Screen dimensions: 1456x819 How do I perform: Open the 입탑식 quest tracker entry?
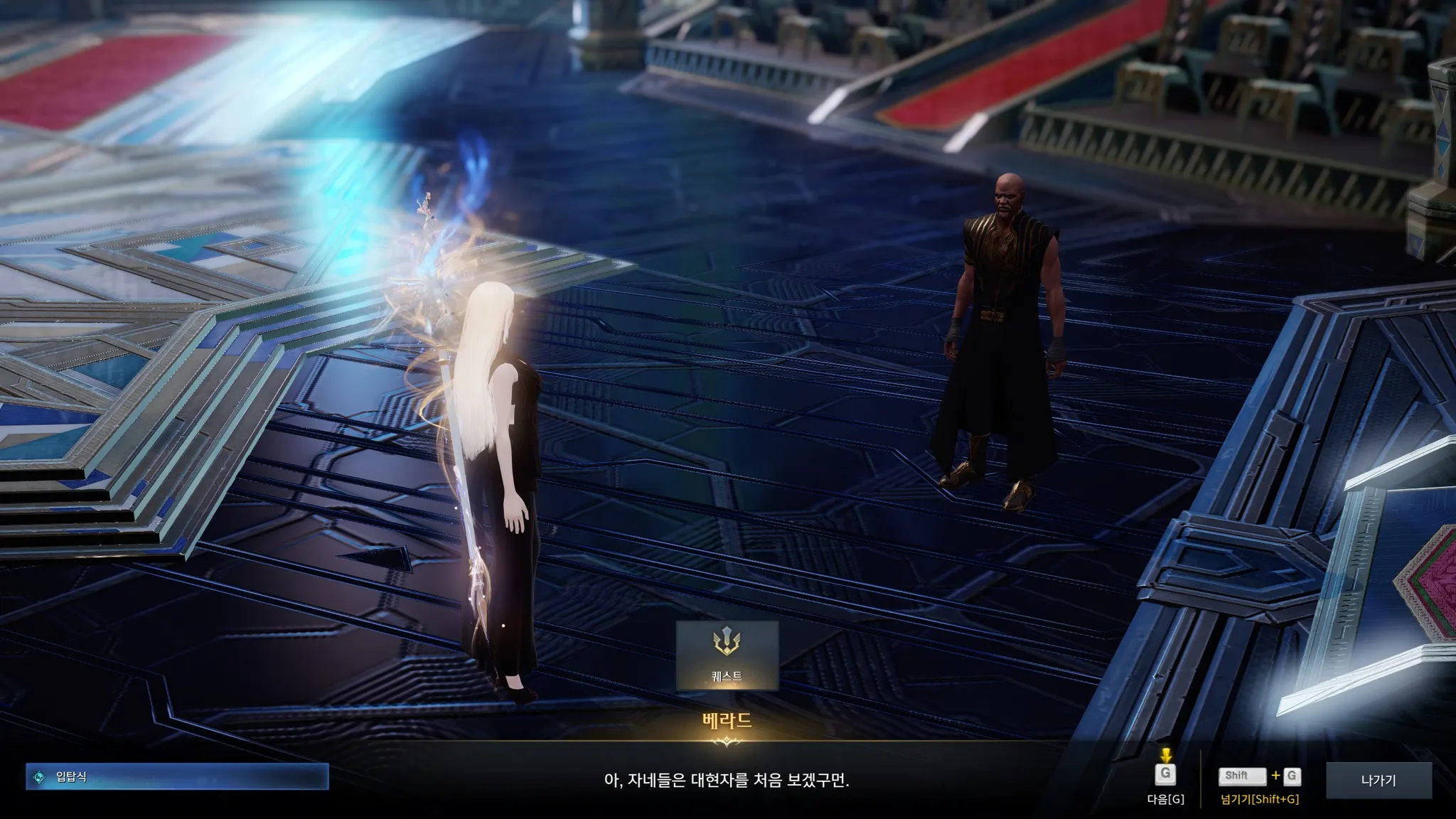[177, 777]
